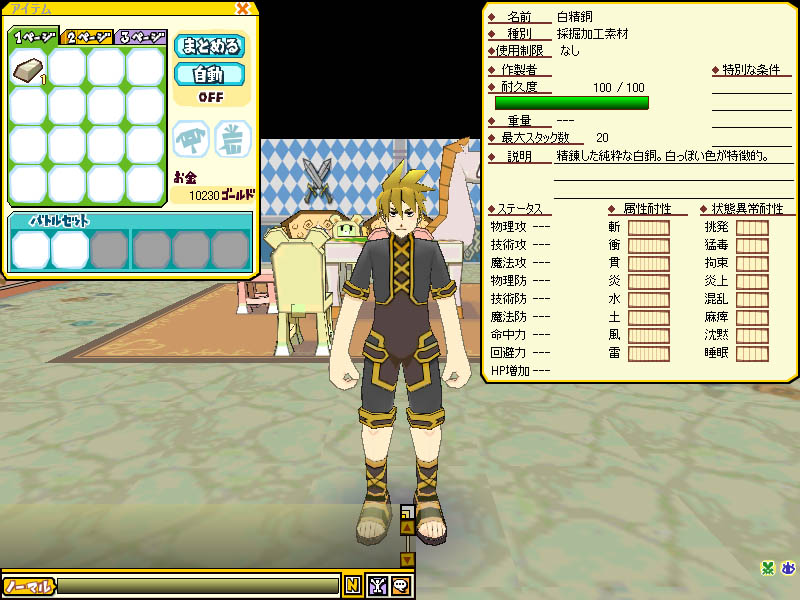Click the blue eye icon
This screenshot has height=600, width=800.
[787, 569]
